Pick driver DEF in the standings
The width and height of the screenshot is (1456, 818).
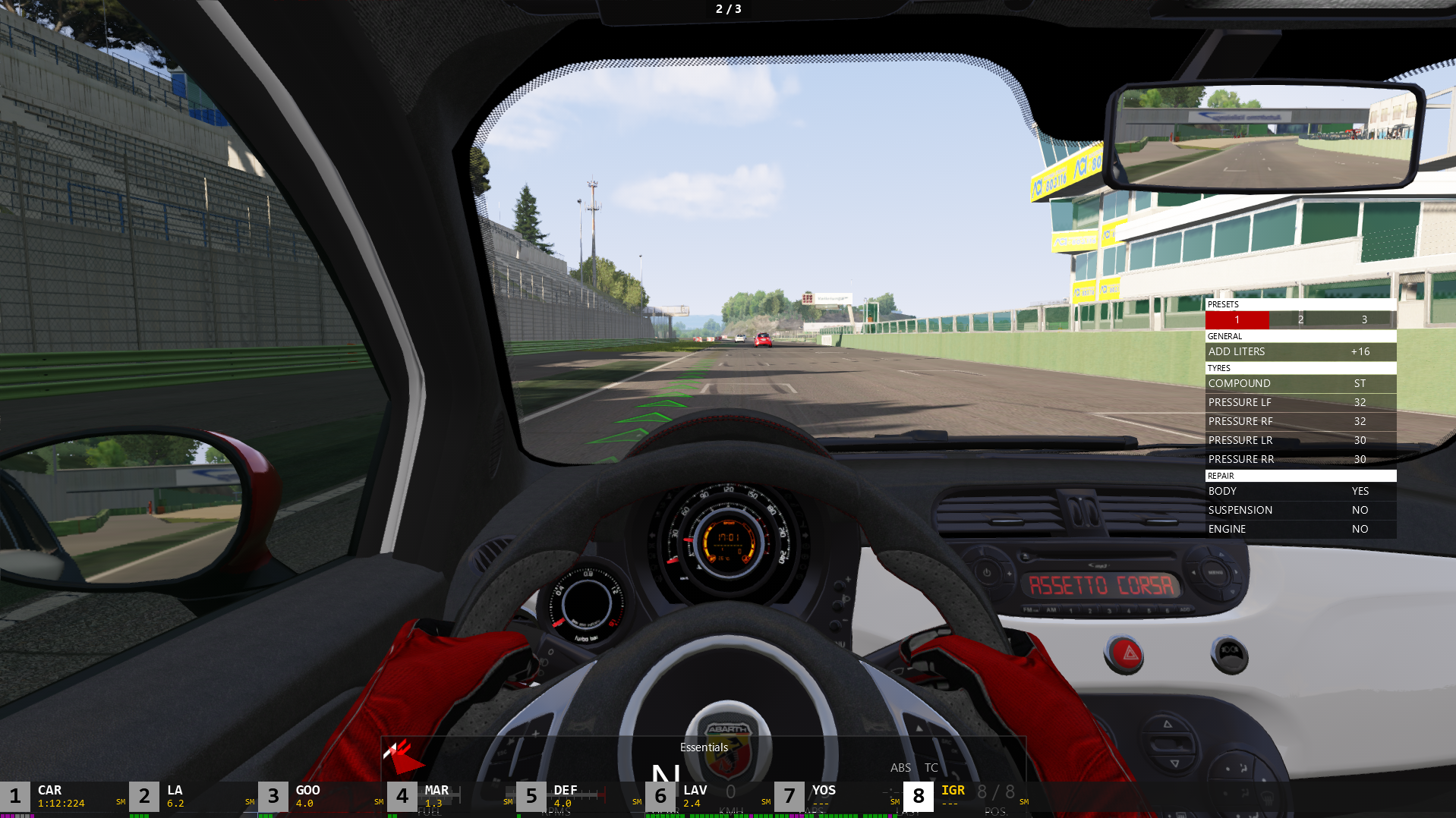580,797
